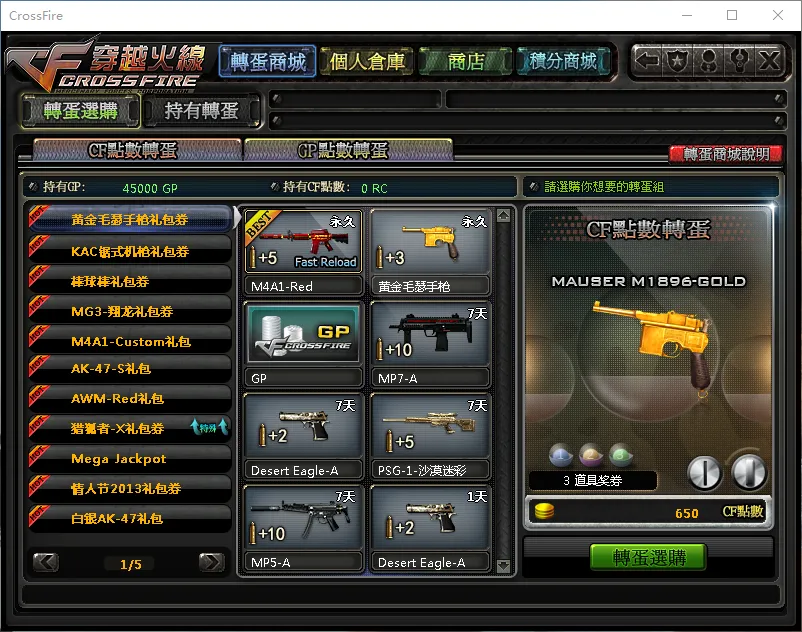This screenshot has width=802, height=632.
Task: Choose the KAC锯式机枪礼包券 list entry
Action: click(130, 251)
